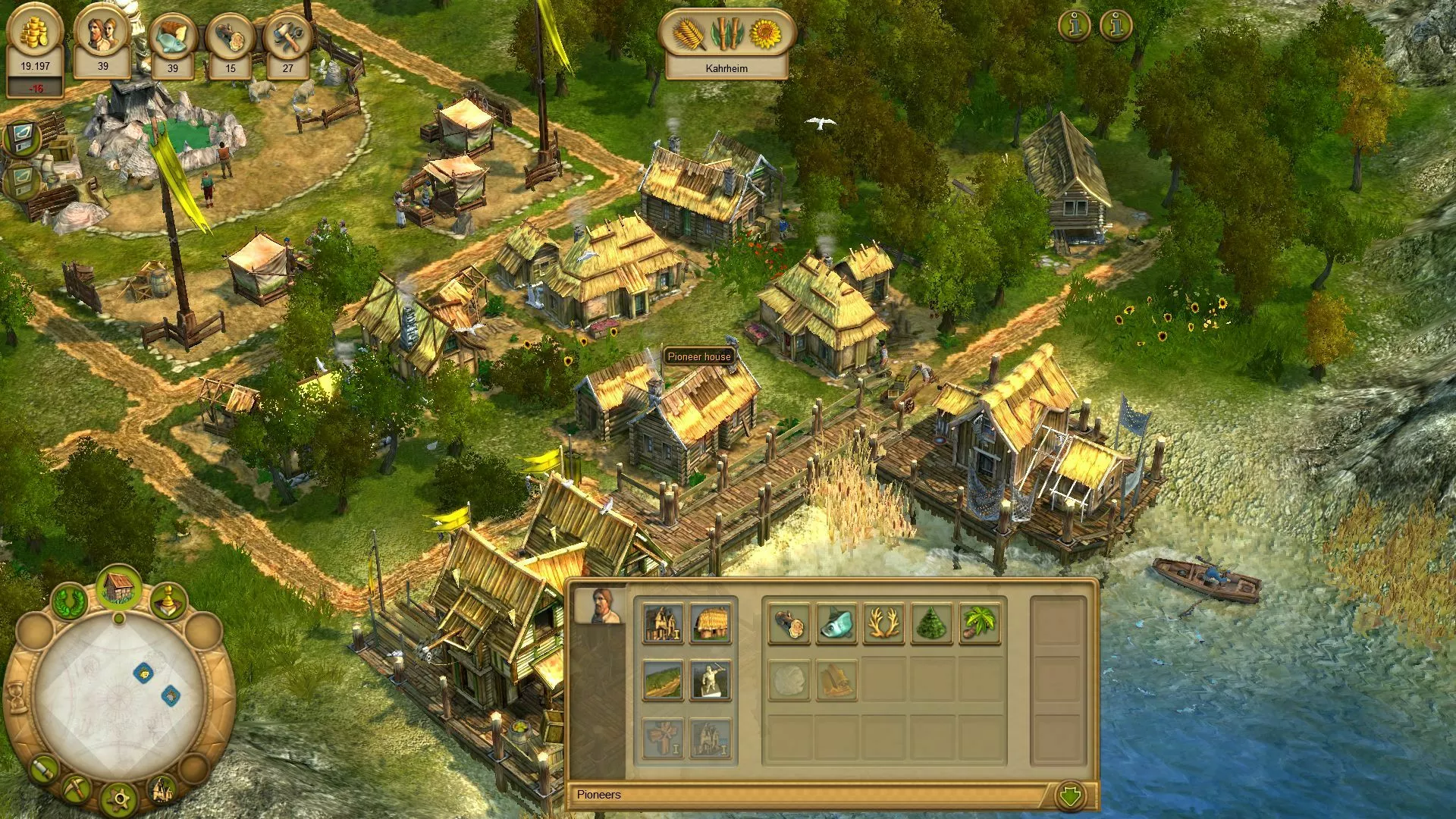
Task: Collapse the build menu with green arrow
Action: tap(1070, 795)
